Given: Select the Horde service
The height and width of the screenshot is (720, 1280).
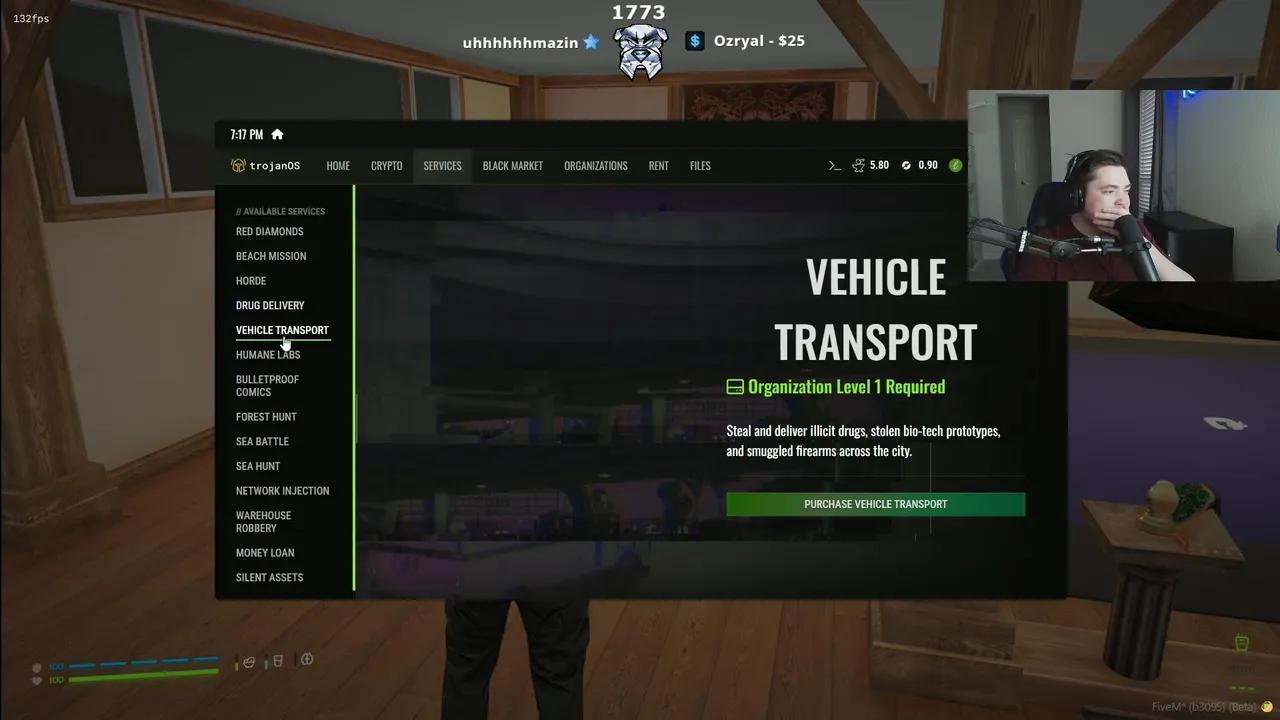Looking at the screenshot, I should tap(251, 281).
